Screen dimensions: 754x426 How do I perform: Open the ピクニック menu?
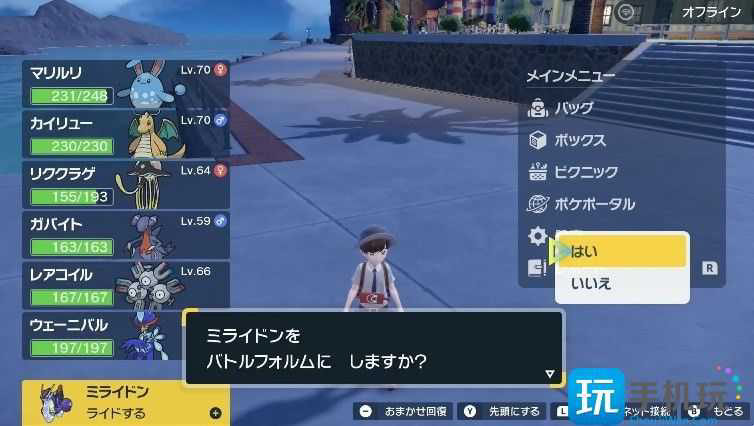coord(585,172)
